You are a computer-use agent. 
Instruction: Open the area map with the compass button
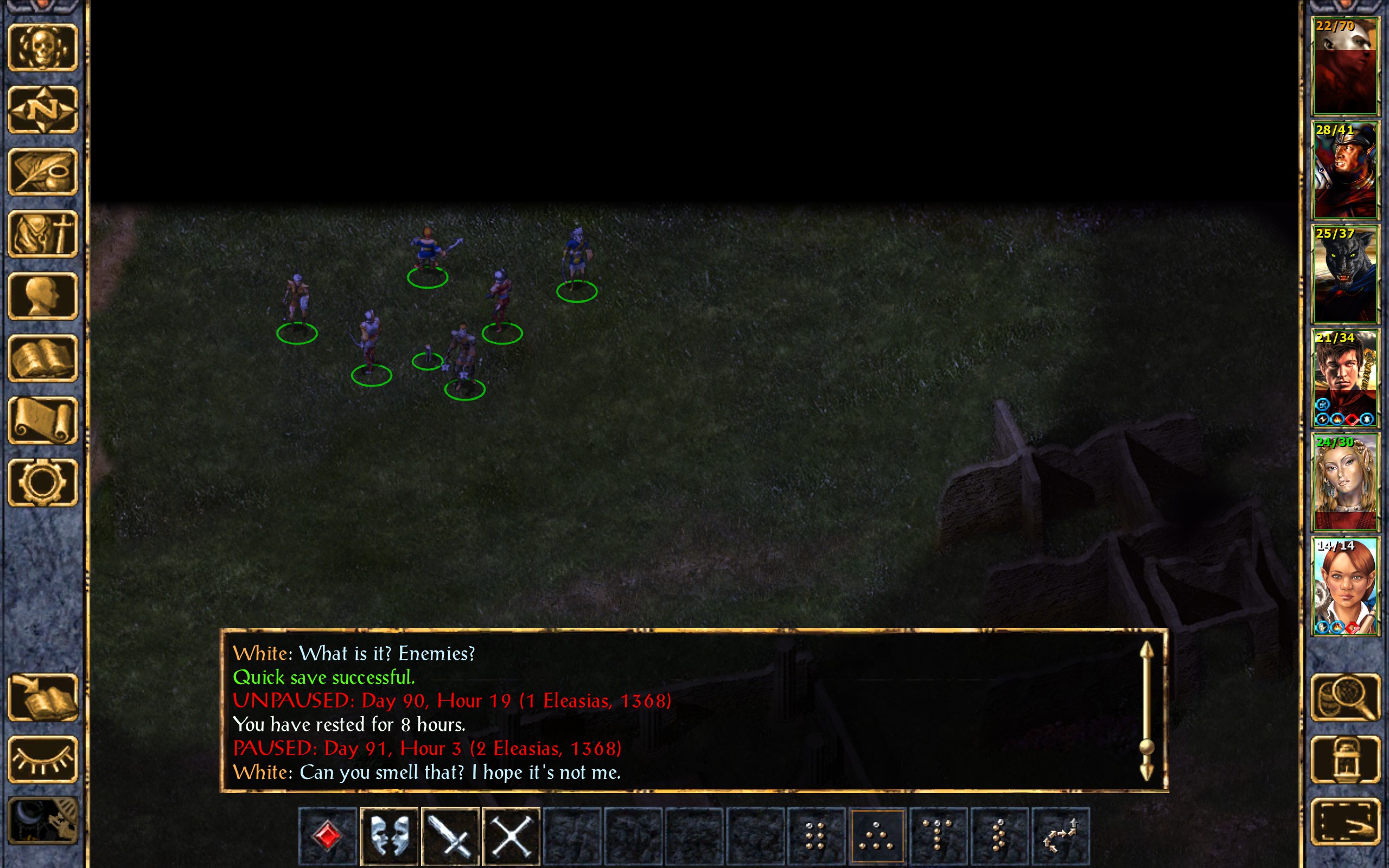[42, 109]
